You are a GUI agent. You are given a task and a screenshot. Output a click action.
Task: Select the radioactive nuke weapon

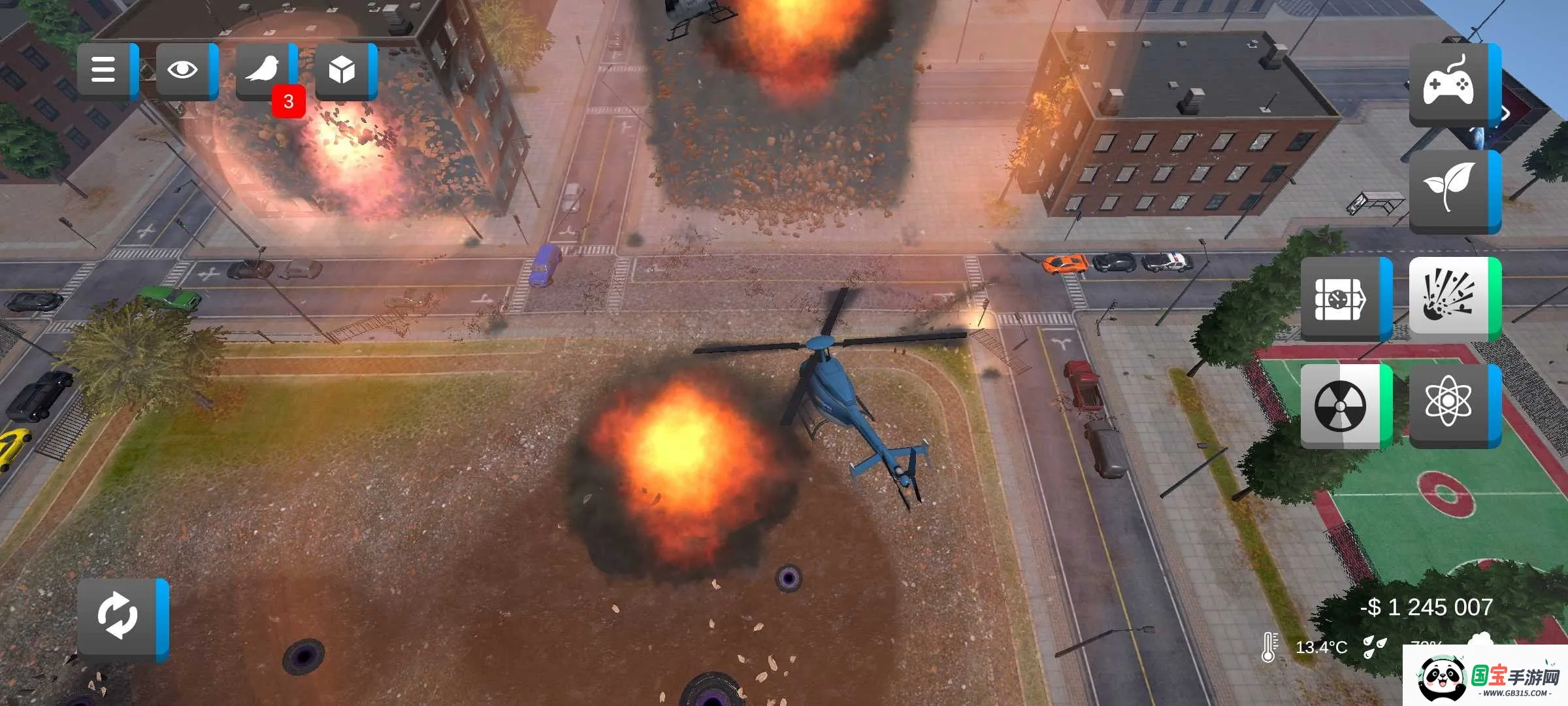click(1342, 406)
